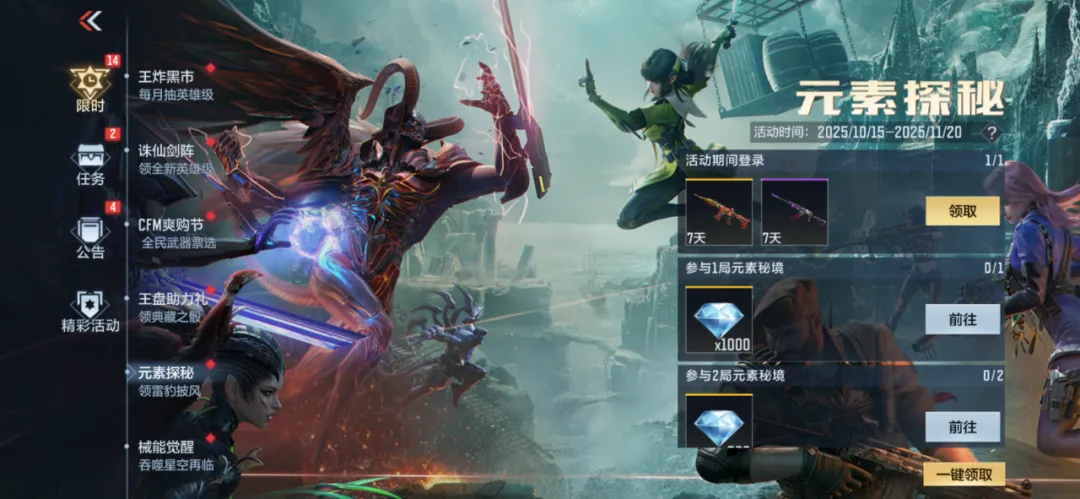Screen dimensions: 1080x499
Task: Select the 元素探秘 event entry
Action: point(172,381)
